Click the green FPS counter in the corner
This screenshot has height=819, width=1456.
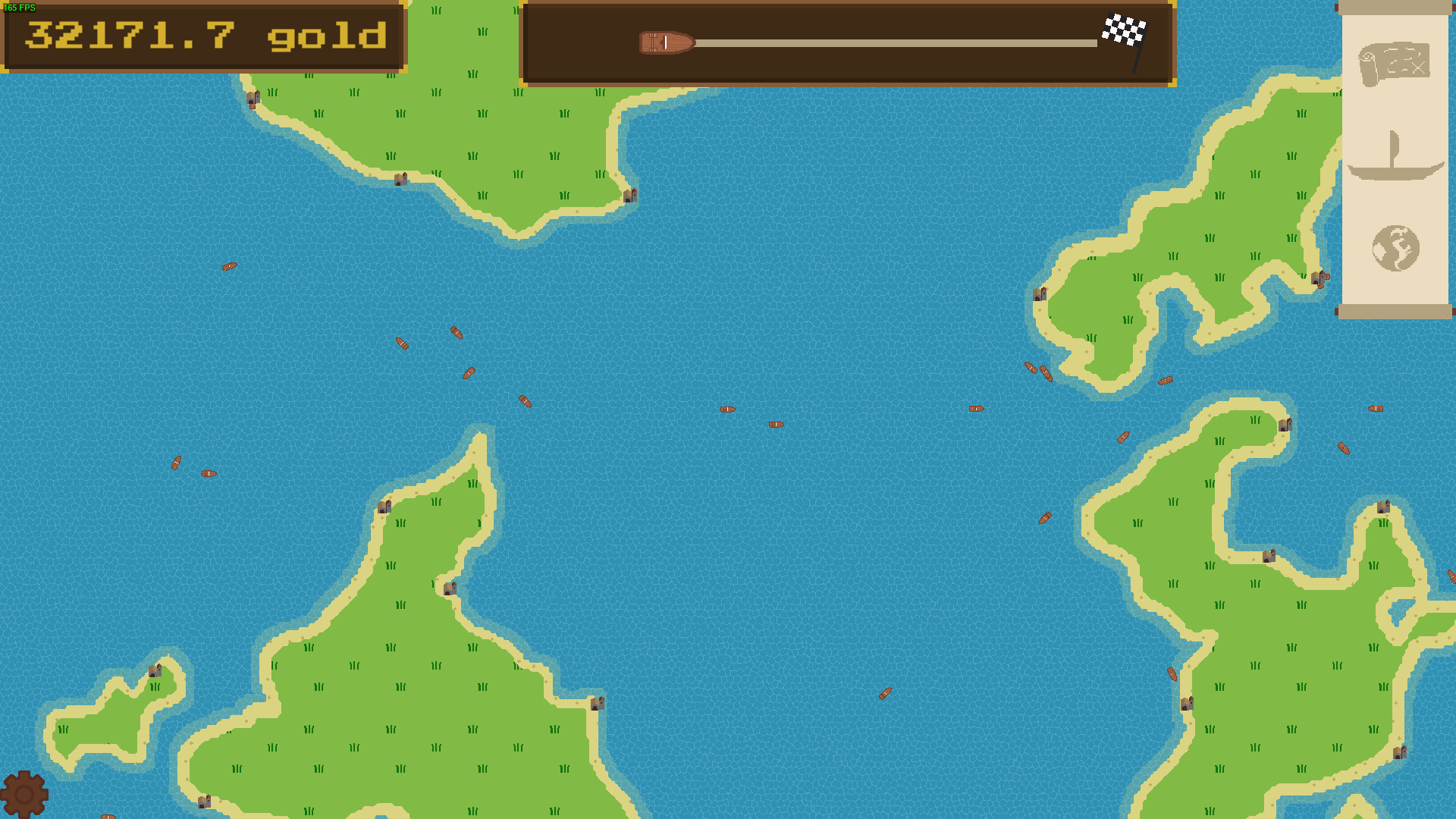[x=19, y=8]
